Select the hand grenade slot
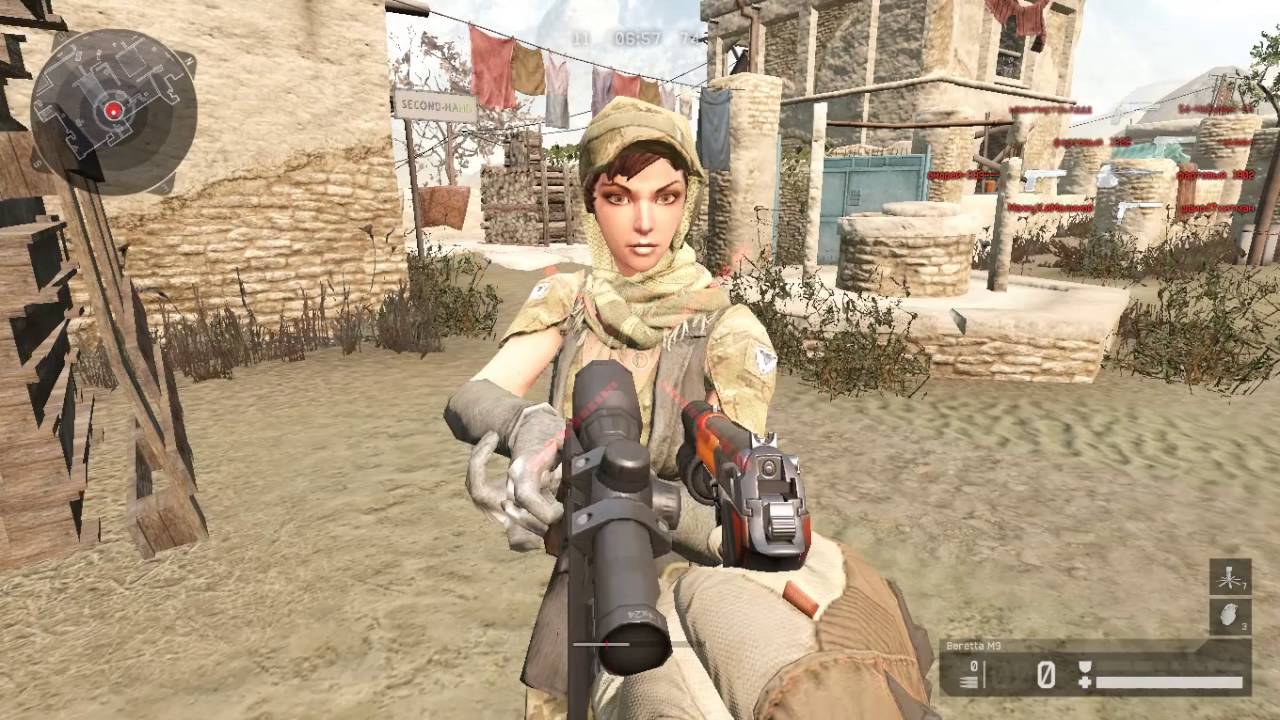Image resolution: width=1280 pixels, height=720 pixels. coord(1229,615)
